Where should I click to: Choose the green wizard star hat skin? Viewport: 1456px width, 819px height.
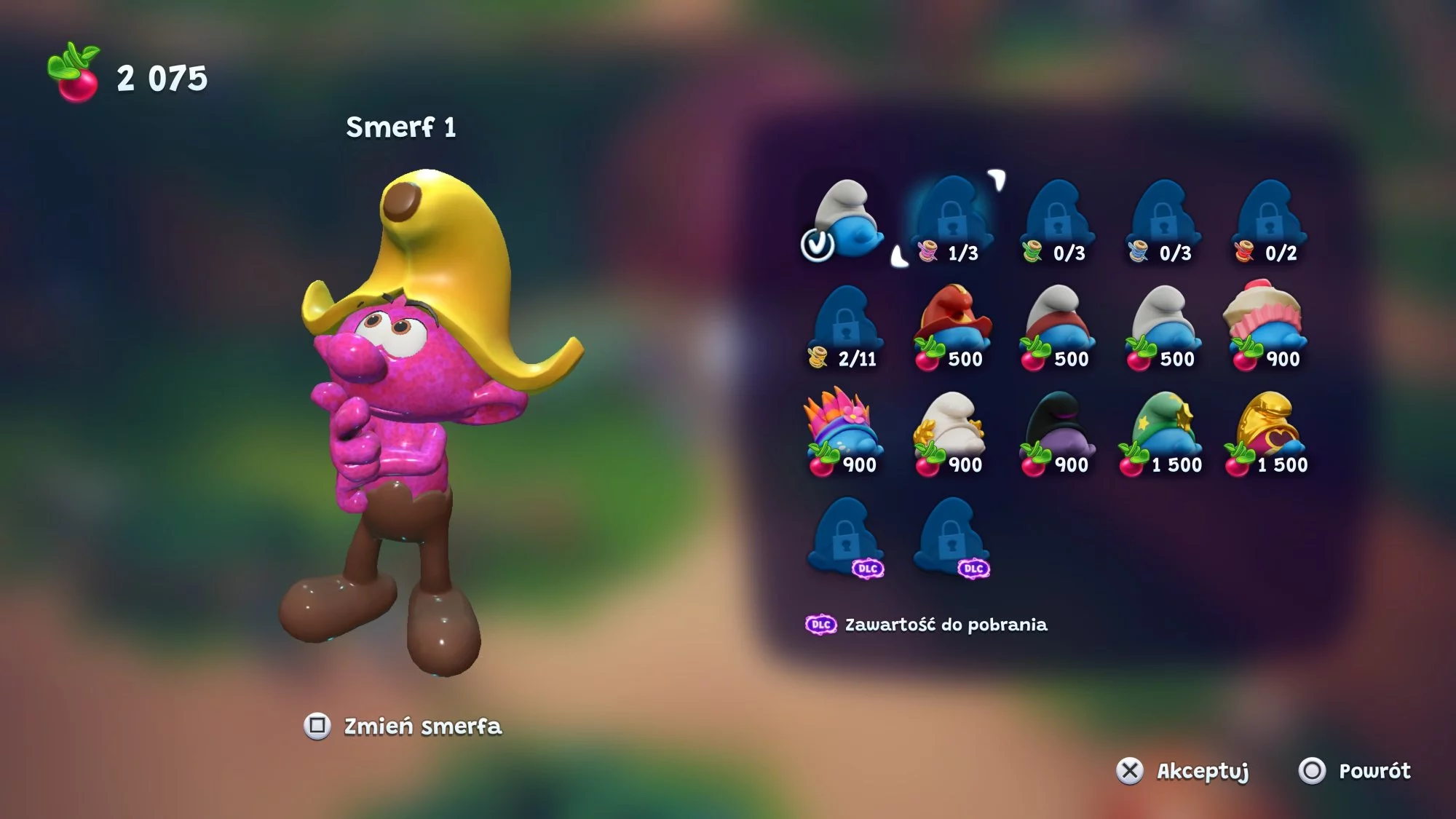click(x=1163, y=431)
